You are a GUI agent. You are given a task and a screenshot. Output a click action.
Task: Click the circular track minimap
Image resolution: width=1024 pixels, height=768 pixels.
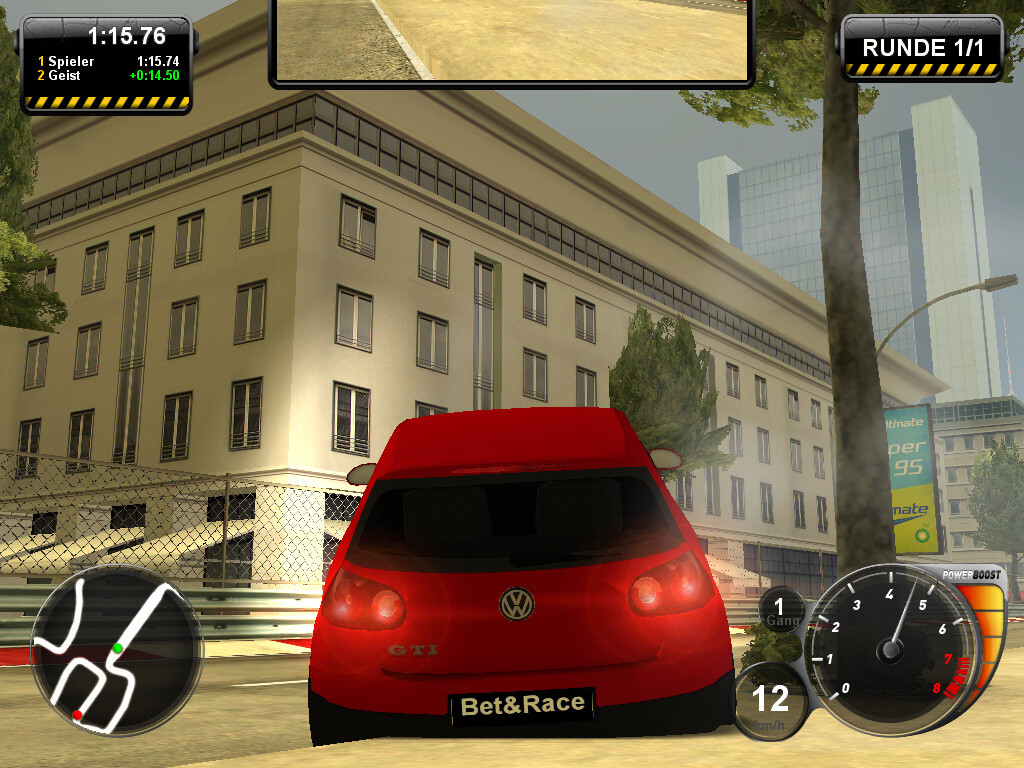pyautogui.click(x=116, y=652)
